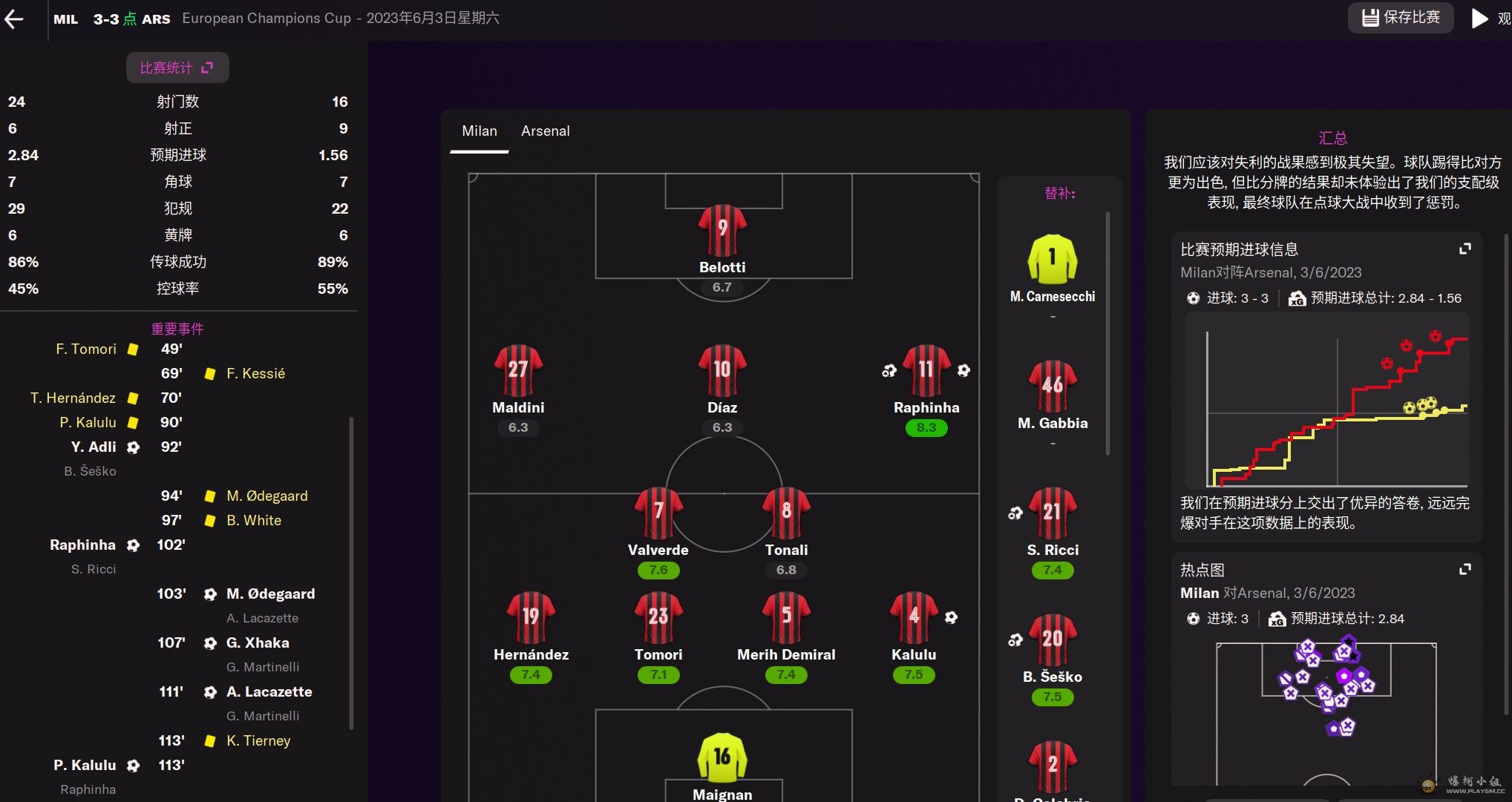Screen dimensions: 1512x802
Task: Choose substitute B. Šeško's shirt
Action: [1052, 640]
